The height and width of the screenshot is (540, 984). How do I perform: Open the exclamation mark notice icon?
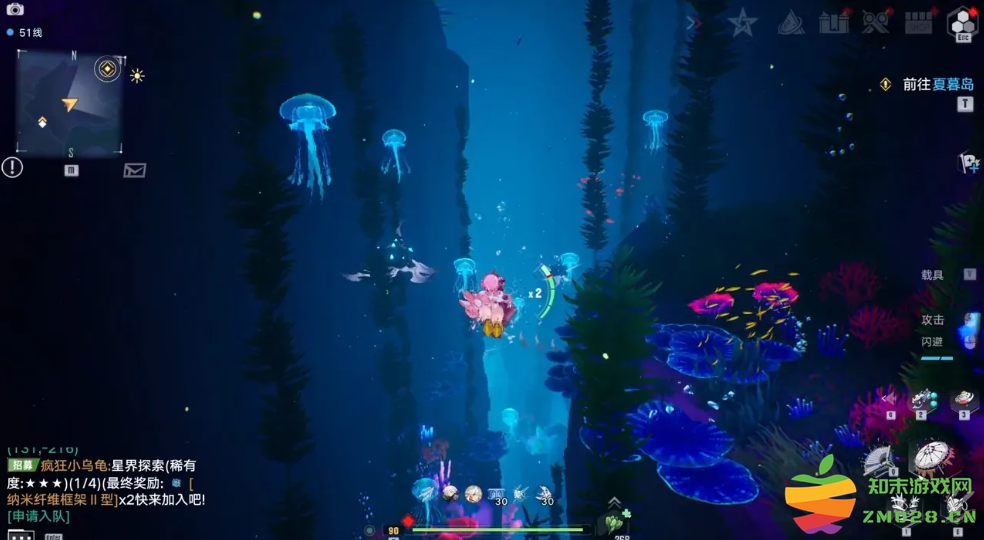12,168
